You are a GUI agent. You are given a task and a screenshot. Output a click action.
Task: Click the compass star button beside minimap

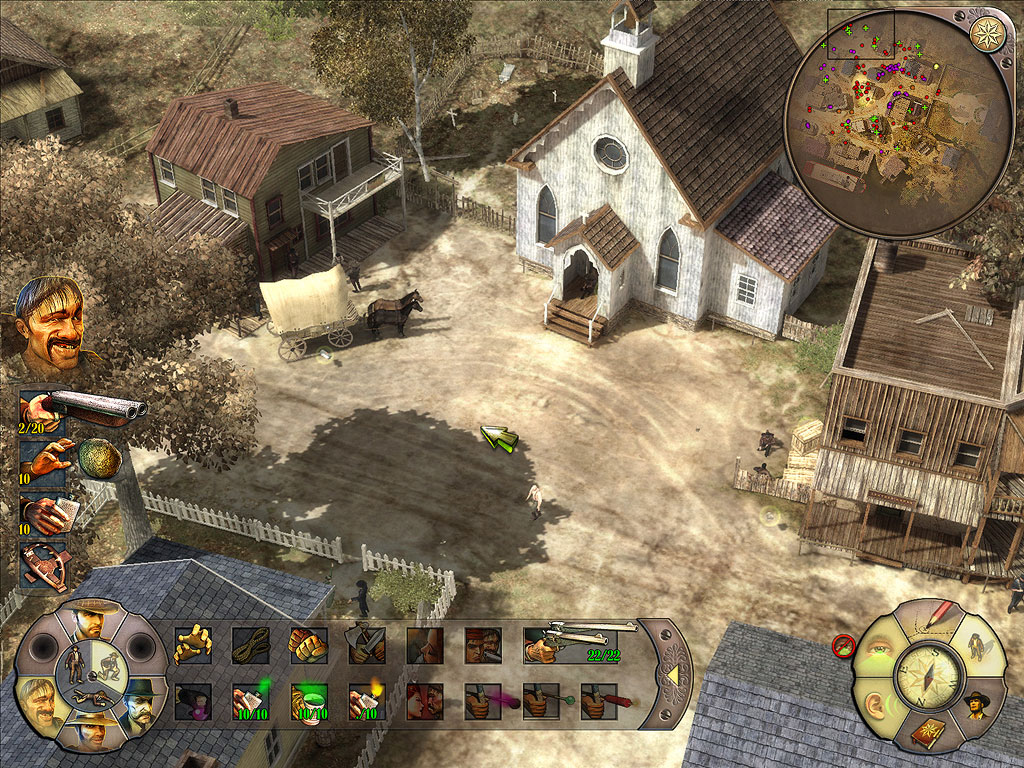(988, 33)
